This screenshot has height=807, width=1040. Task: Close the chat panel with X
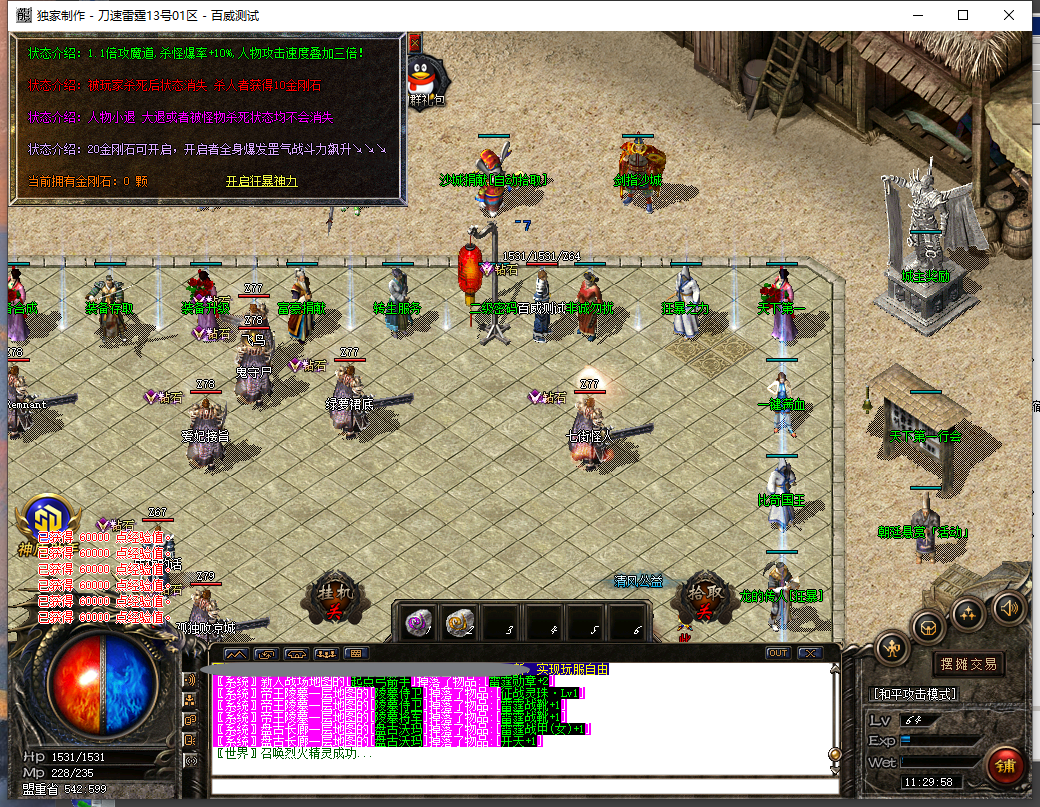tap(810, 653)
